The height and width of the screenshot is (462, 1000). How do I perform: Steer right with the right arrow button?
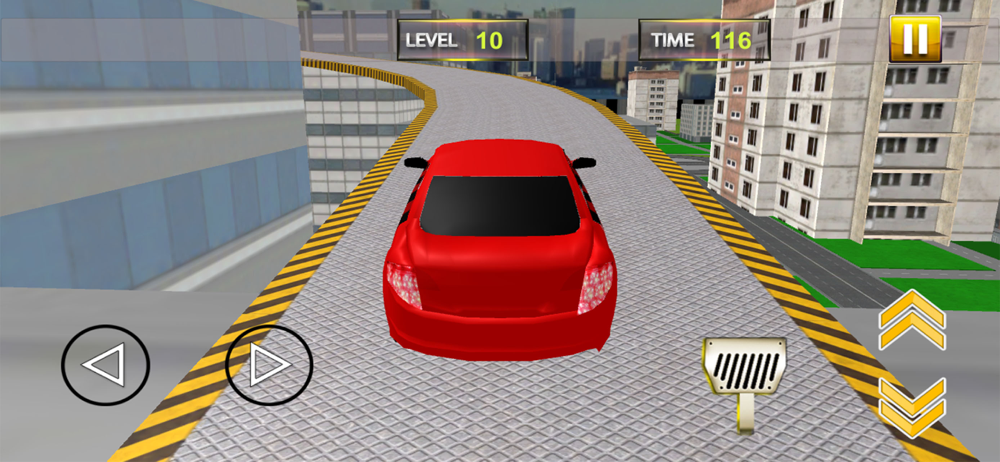pyautogui.click(x=269, y=367)
